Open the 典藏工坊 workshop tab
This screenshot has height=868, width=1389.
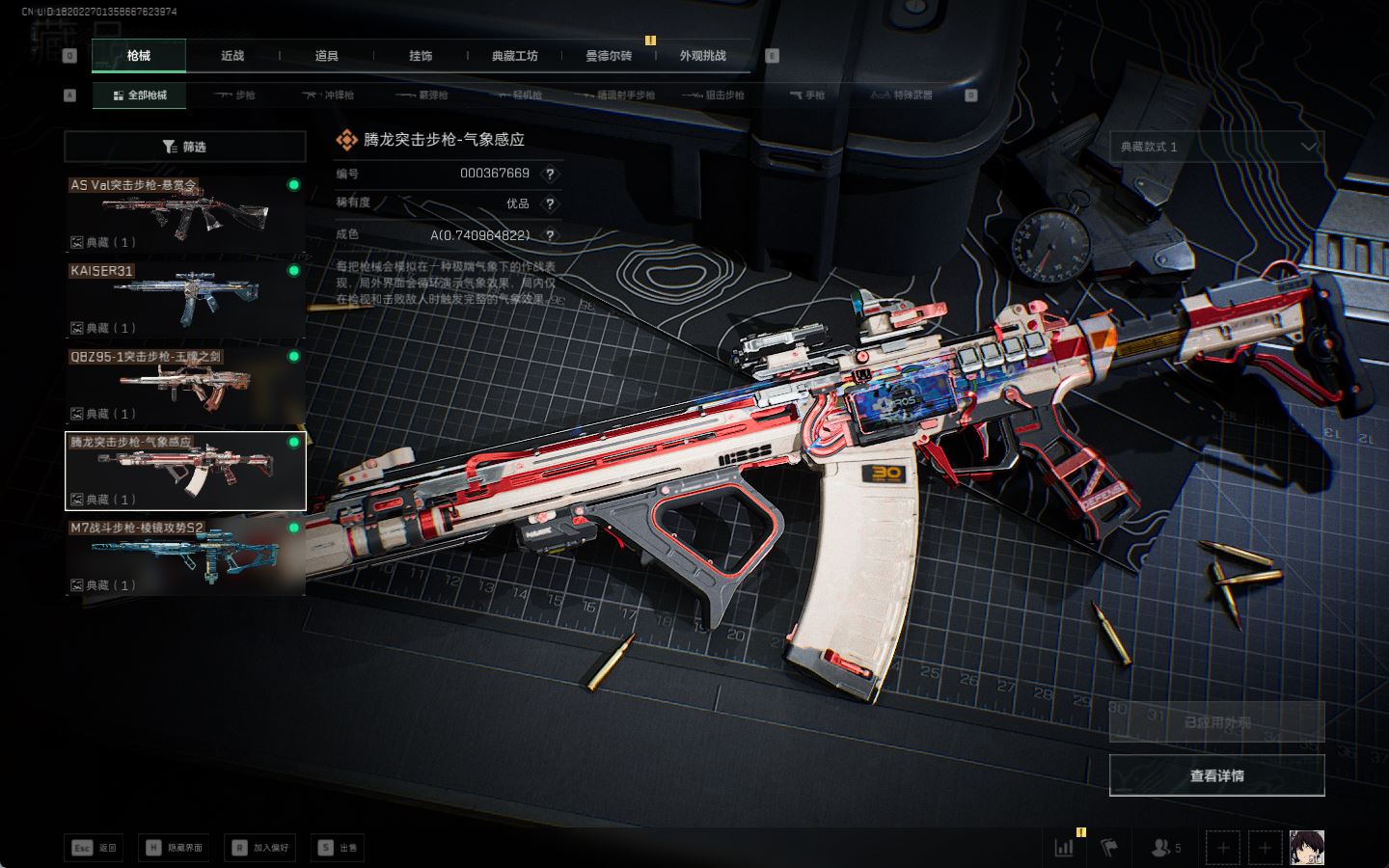[x=514, y=56]
